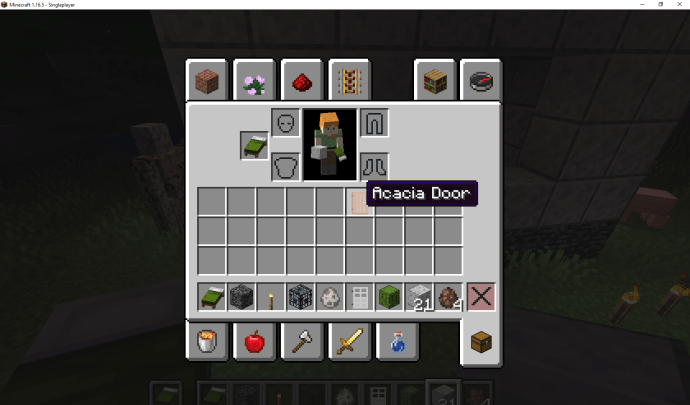Screen dimensions: 690x405
Task: Pick up the green cactus block
Action: click(389, 297)
